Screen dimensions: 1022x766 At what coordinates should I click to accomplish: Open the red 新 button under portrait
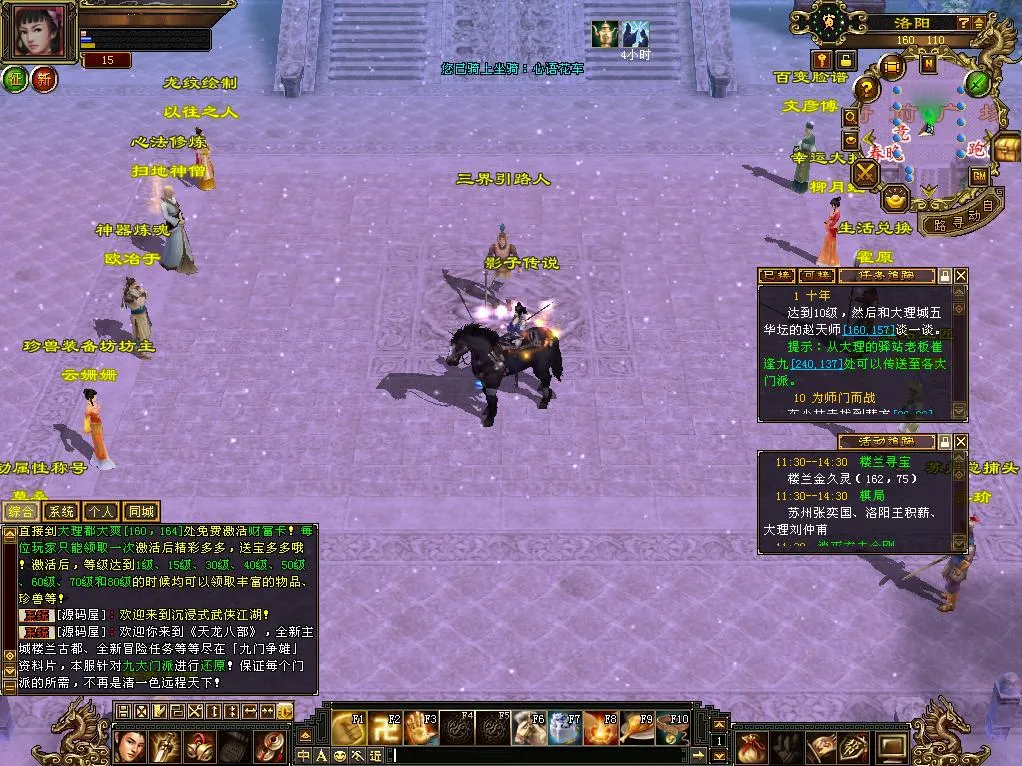[x=45, y=80]
